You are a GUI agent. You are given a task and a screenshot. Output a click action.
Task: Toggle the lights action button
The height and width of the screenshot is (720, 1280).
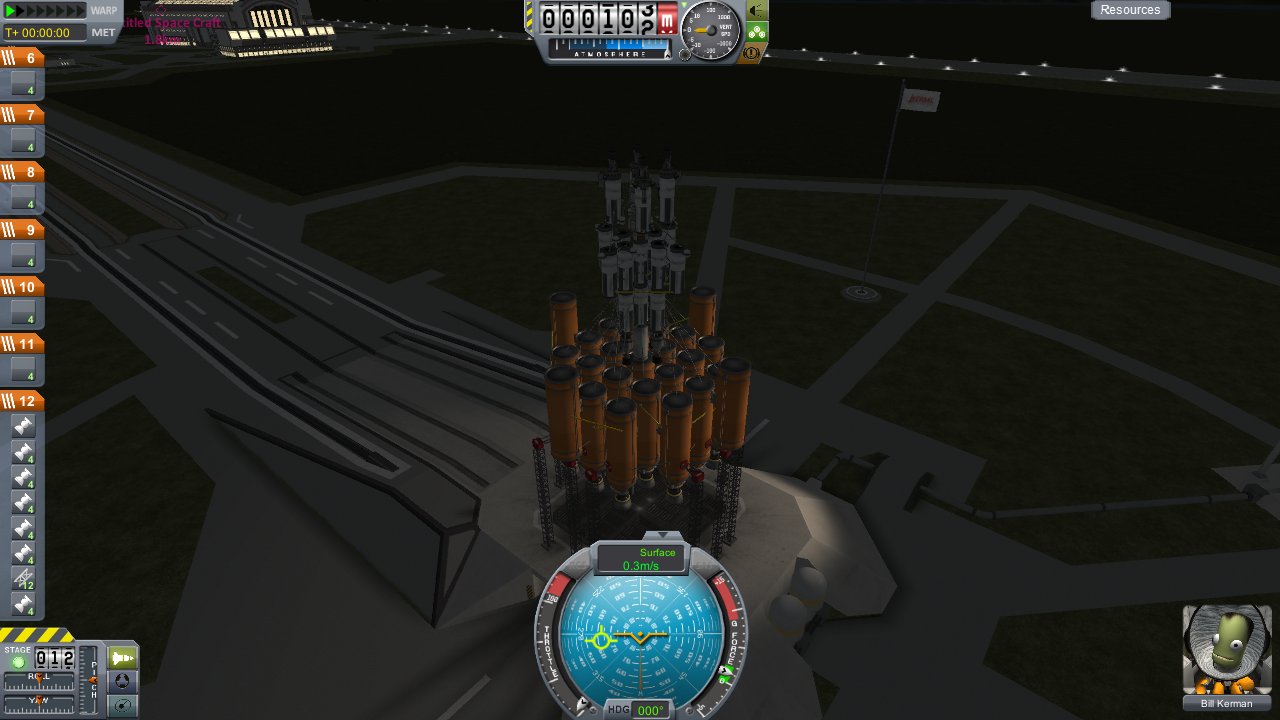[757, 10]
